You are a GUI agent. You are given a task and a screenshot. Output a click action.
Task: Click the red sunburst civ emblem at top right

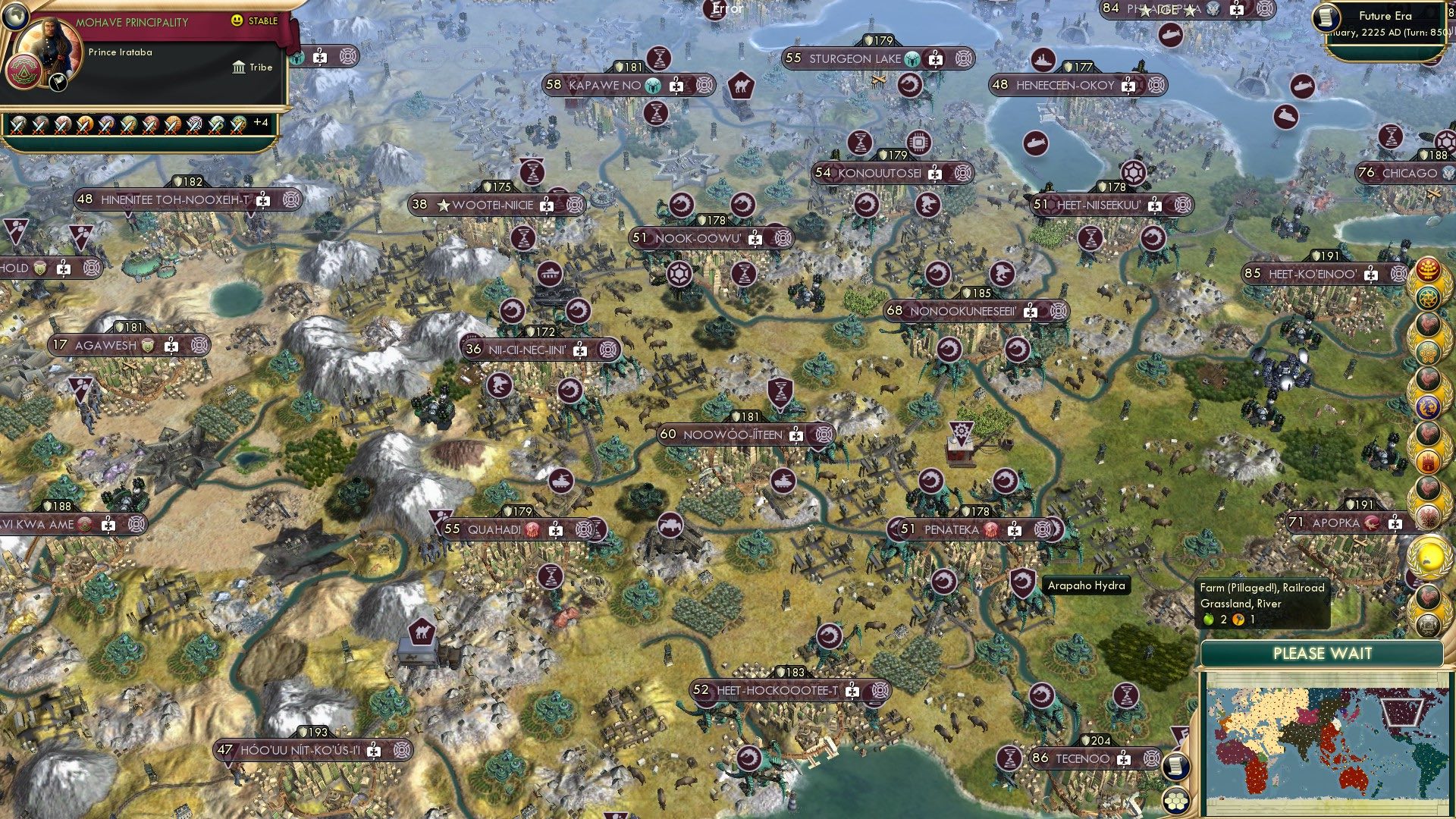click(x=1429, y=267)
